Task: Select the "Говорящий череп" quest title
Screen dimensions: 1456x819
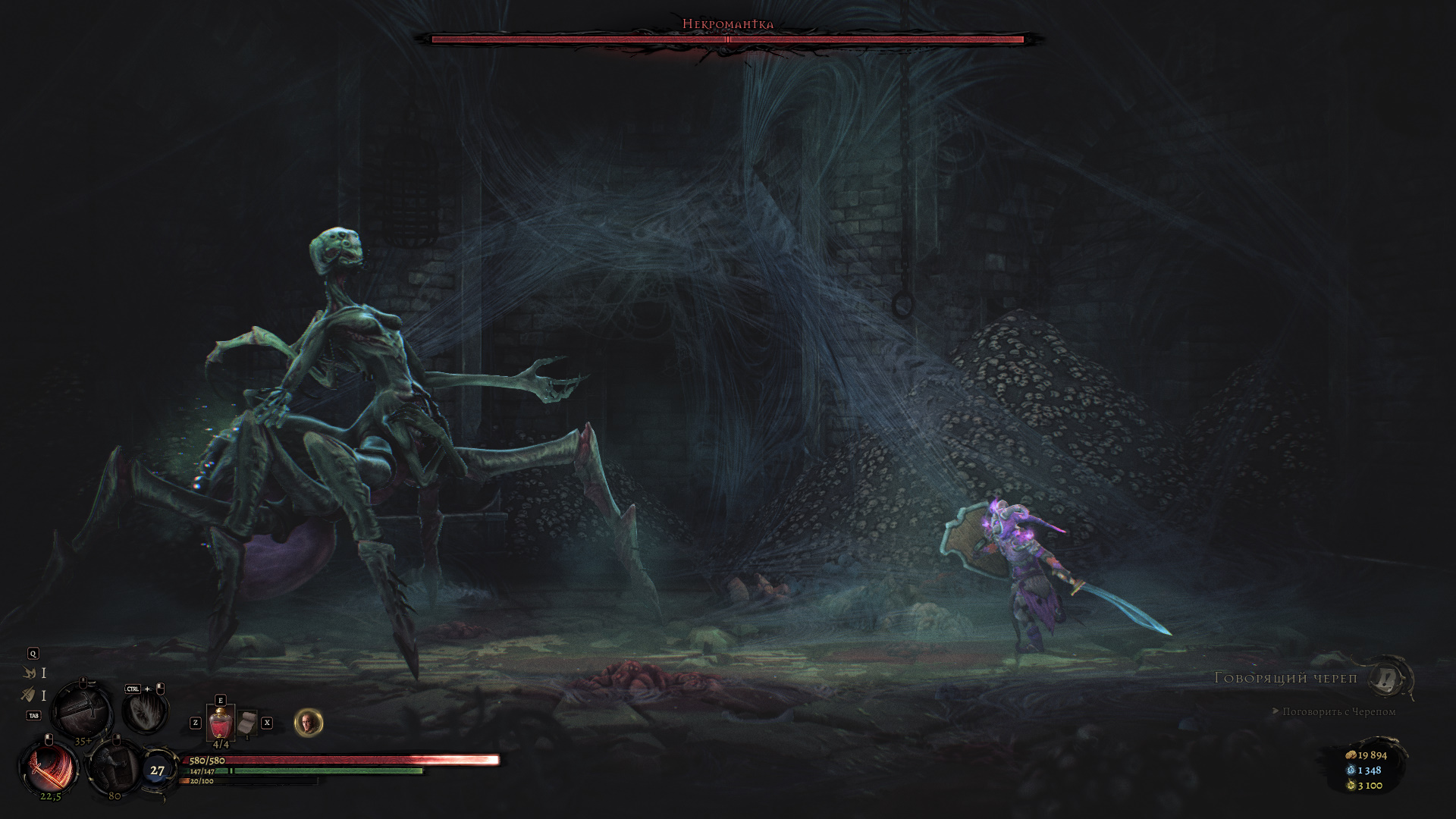Action: coord(1285,678)
